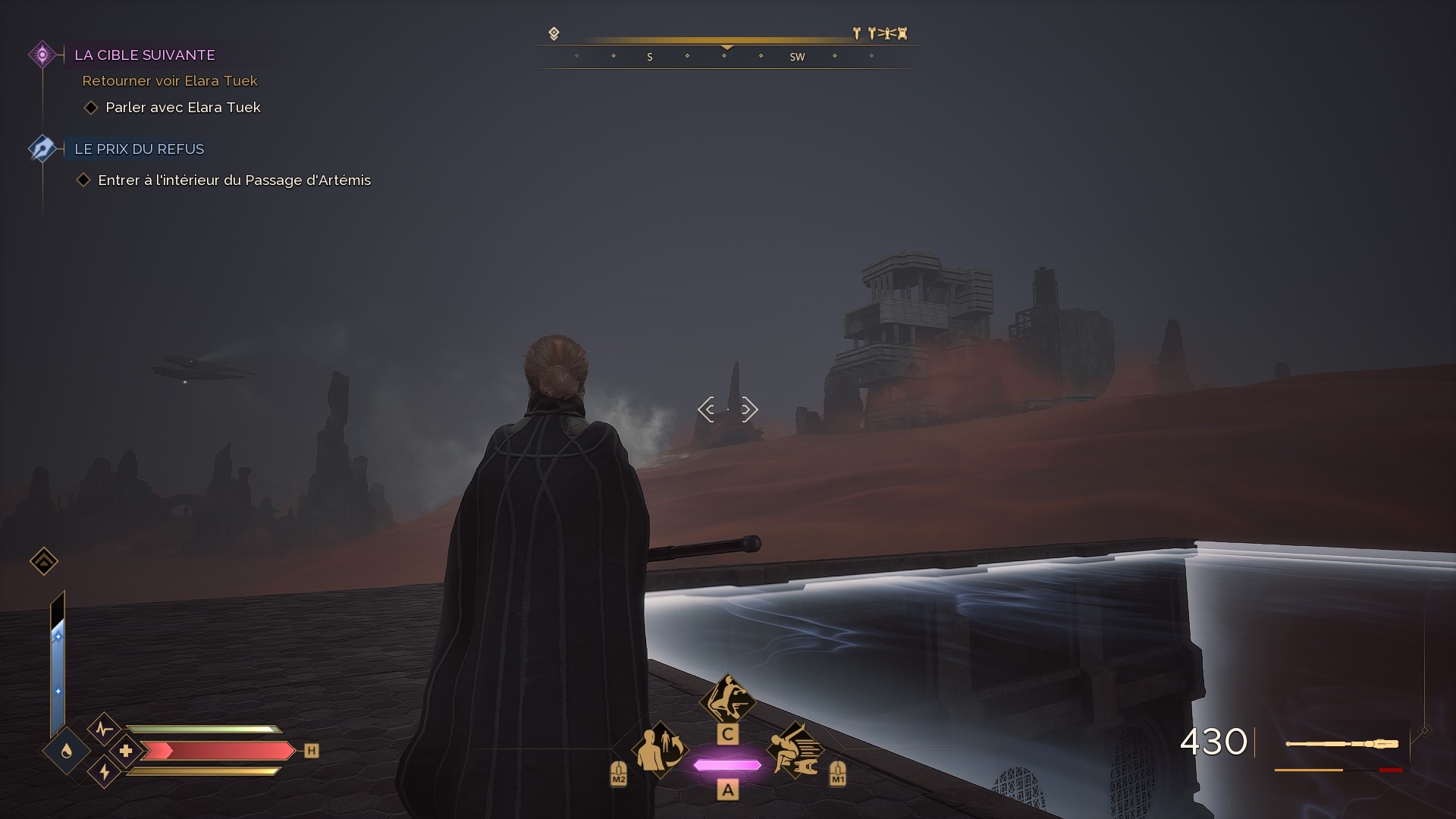Click the Parler avec Elara Tuek objective
Image resolution: width=1456 pixels, height=819 pixels.
[183, 108]
